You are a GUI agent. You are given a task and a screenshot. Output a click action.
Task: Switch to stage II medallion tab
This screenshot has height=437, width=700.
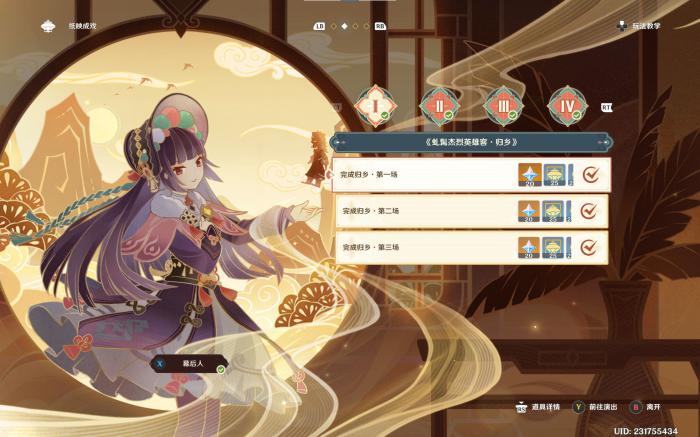coord(437,104)
